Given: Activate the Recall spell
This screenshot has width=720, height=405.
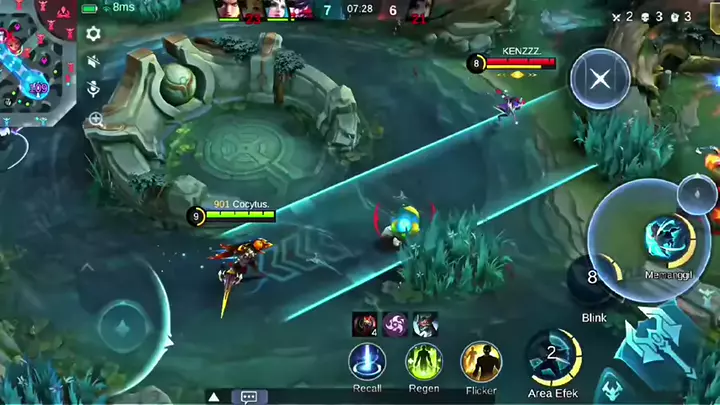Looking at the screenshot, I should pyautogui.click(x=367, y=362).
